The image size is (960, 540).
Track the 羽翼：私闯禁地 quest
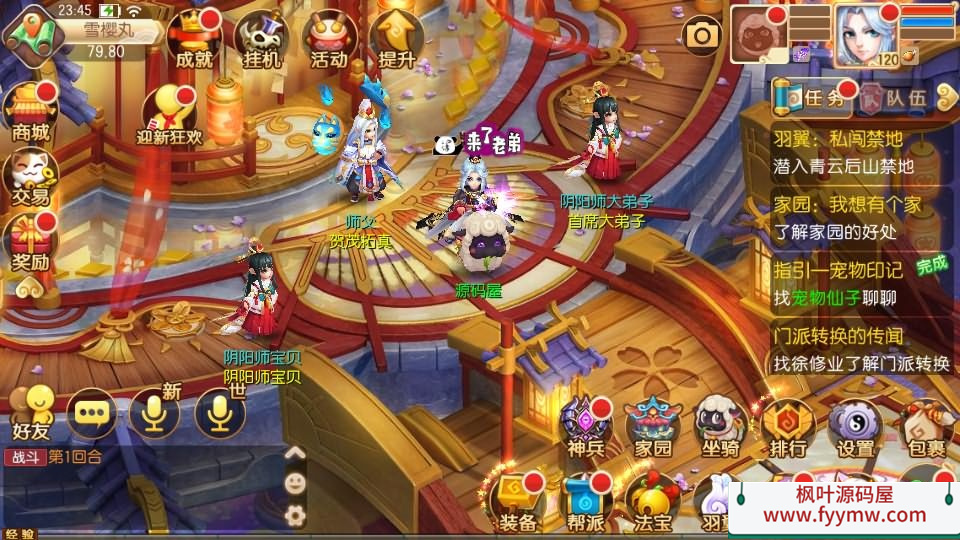(x=858, y=152)
